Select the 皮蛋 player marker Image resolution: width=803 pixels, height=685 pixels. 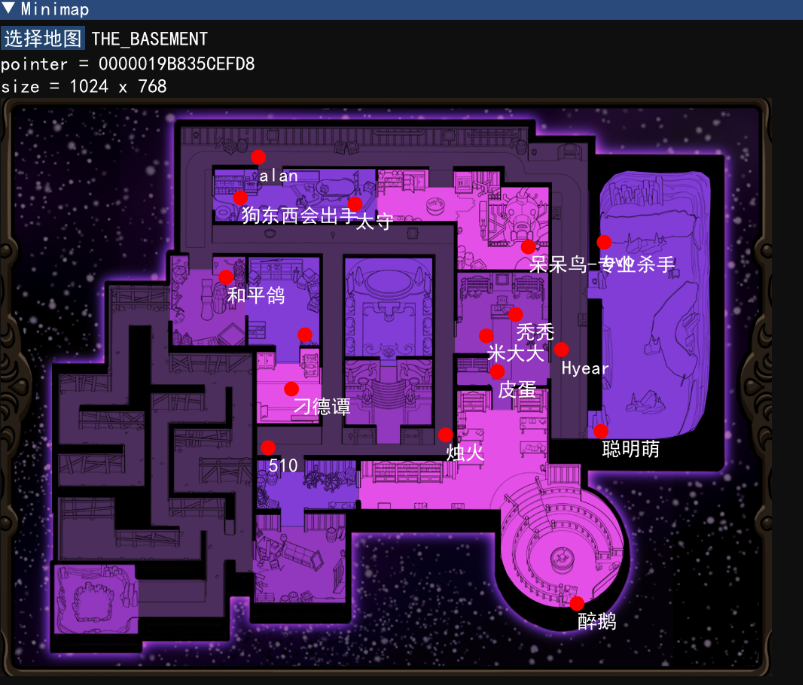(x=497, y=372)
